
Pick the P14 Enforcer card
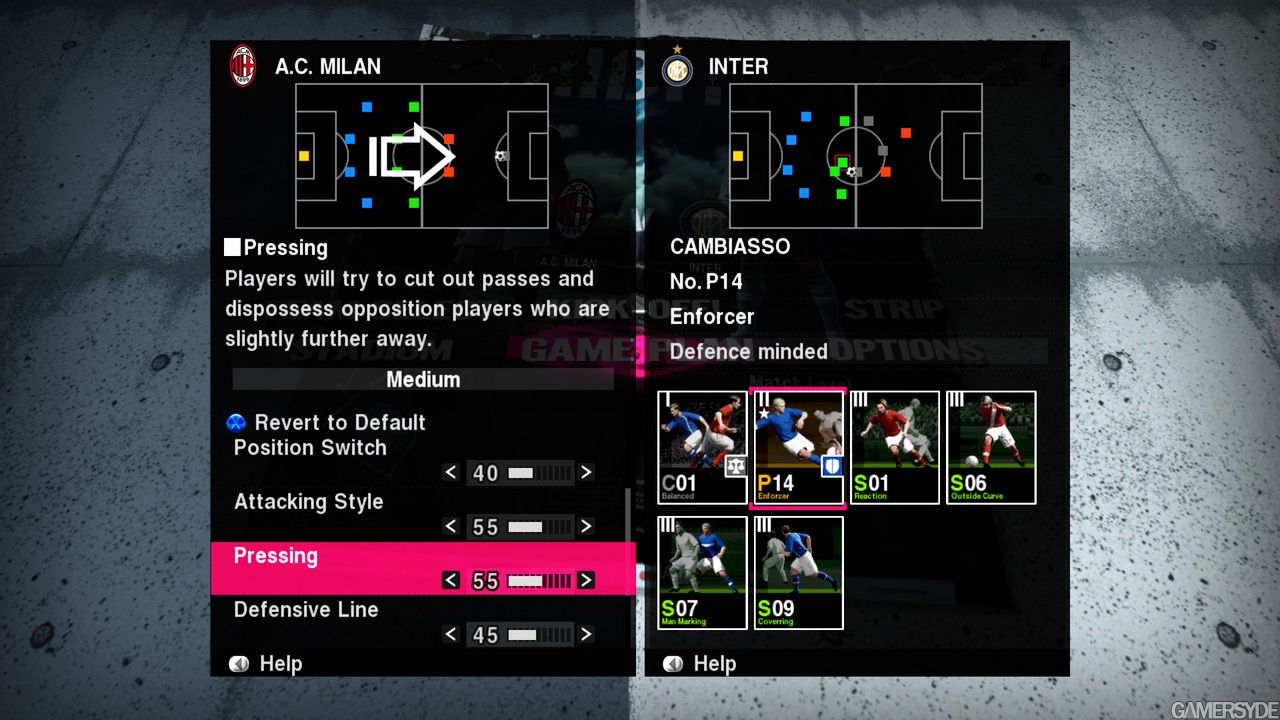[798, 447]
